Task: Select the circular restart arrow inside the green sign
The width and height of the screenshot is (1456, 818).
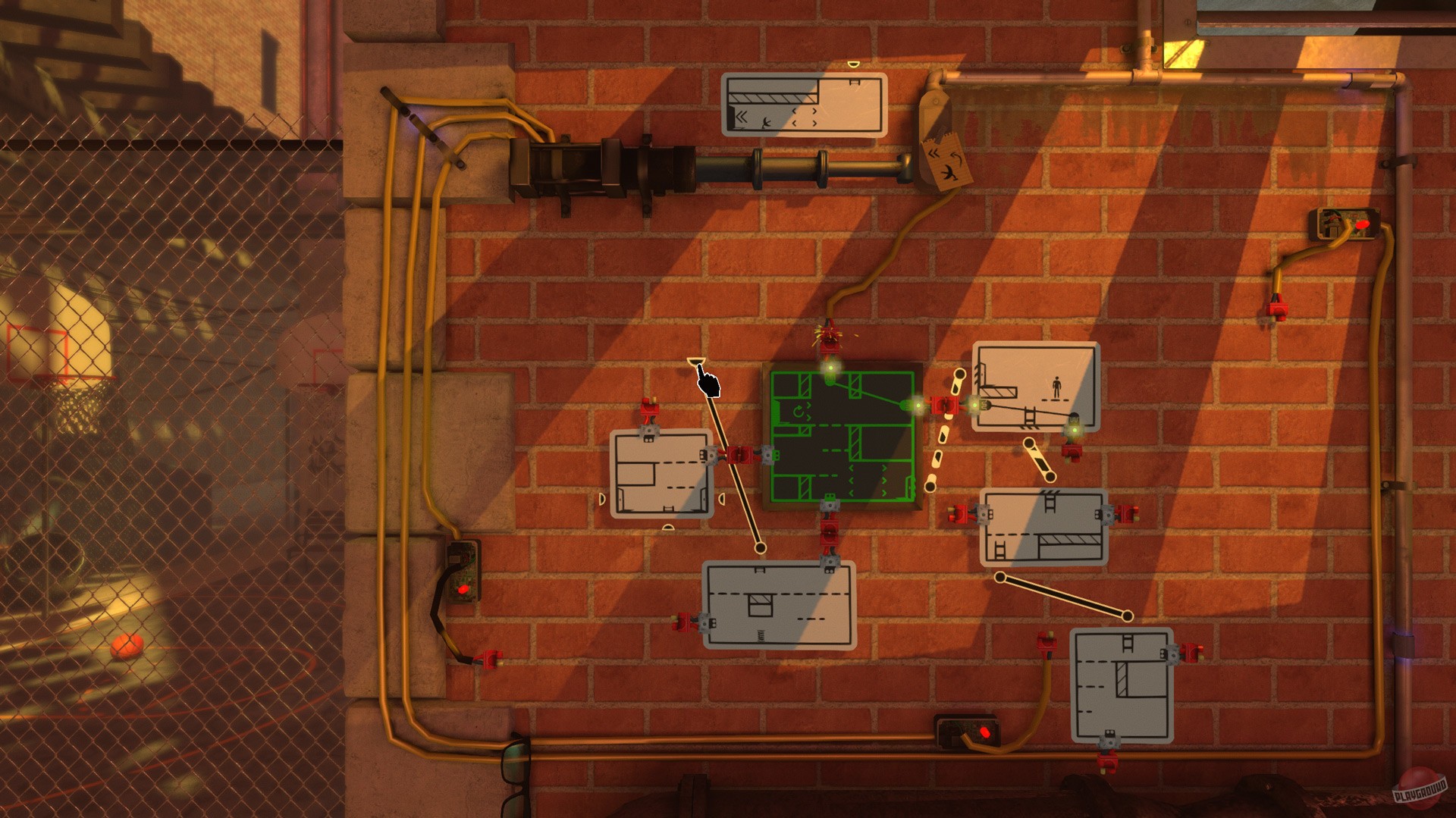Action: coord(798,411)
